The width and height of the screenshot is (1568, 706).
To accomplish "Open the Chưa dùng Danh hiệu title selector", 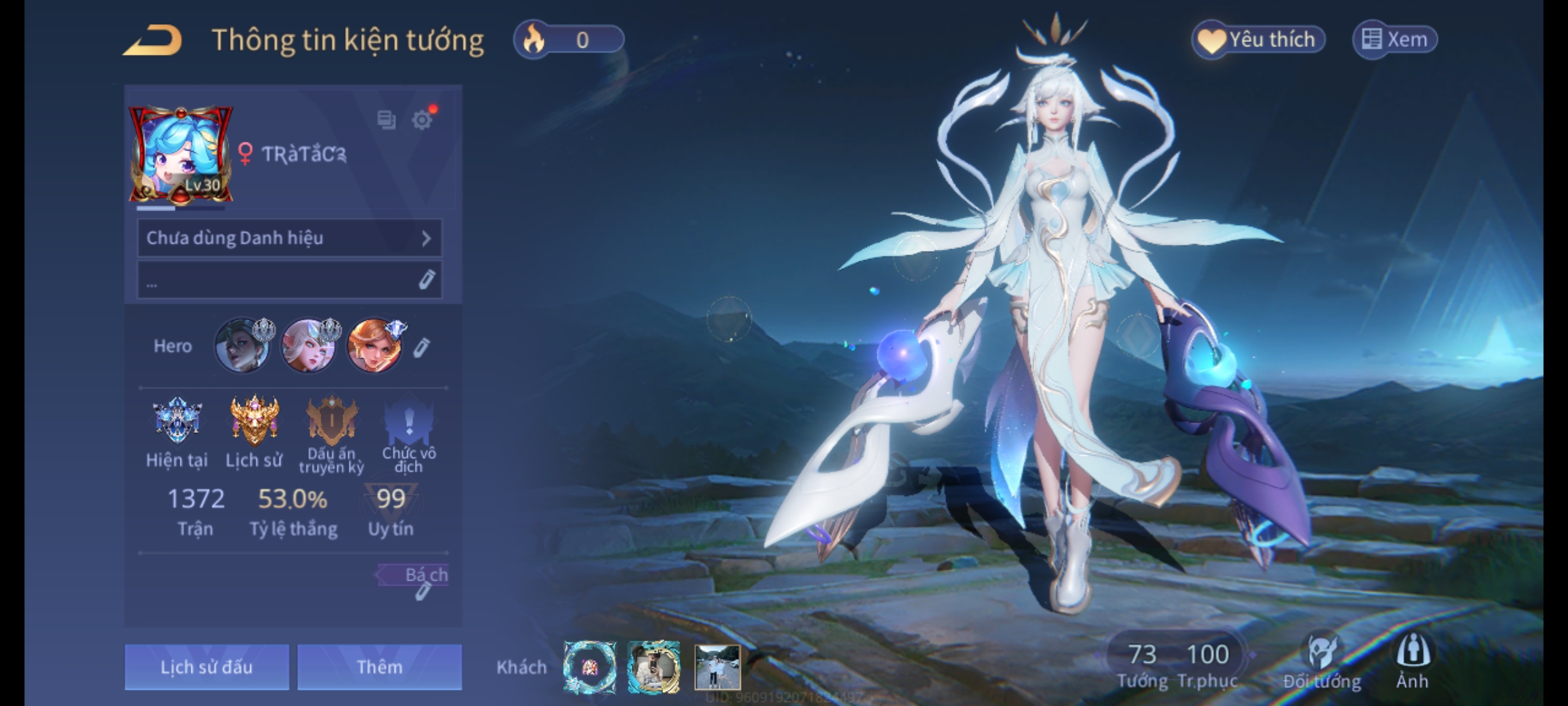I will tap(289, 238).
